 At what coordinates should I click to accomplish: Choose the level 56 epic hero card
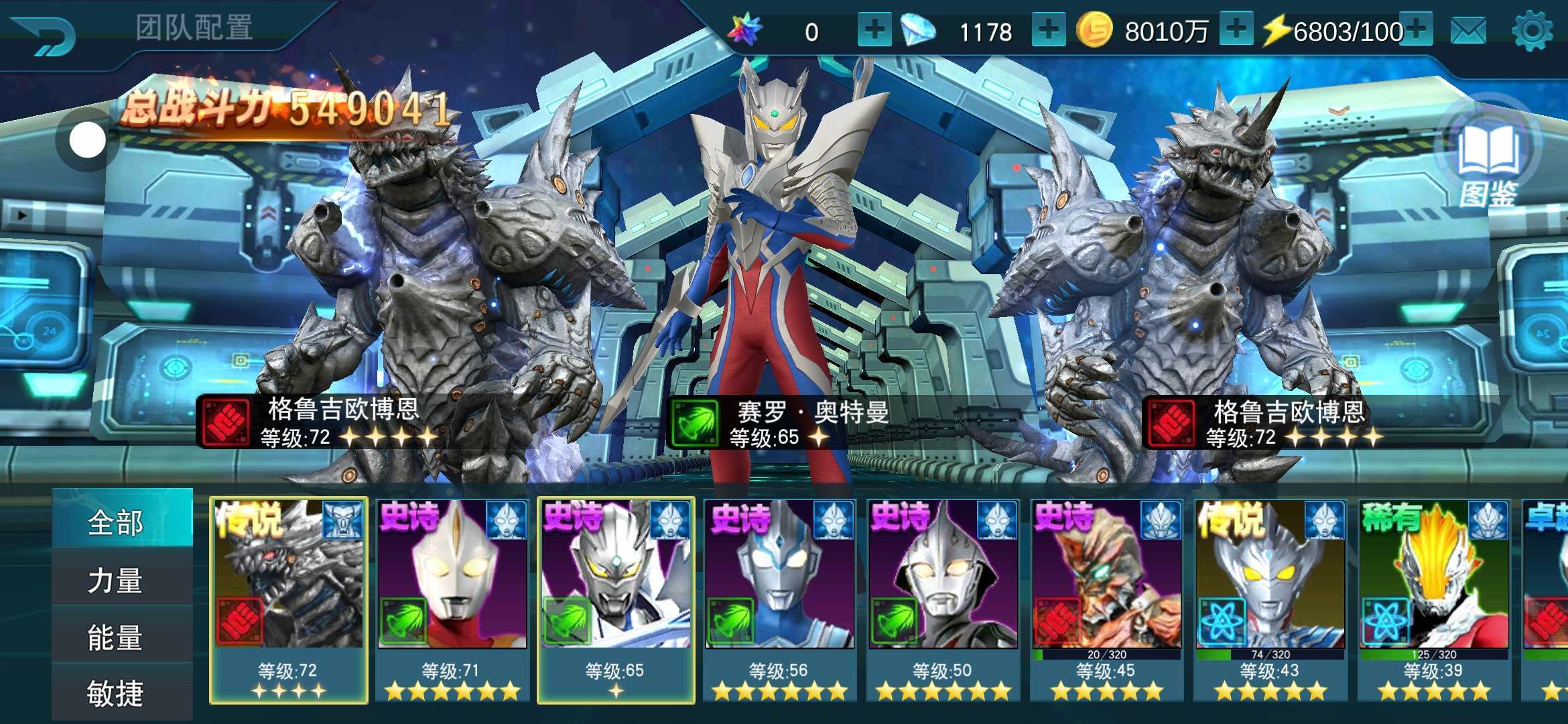tap(779, 599)
